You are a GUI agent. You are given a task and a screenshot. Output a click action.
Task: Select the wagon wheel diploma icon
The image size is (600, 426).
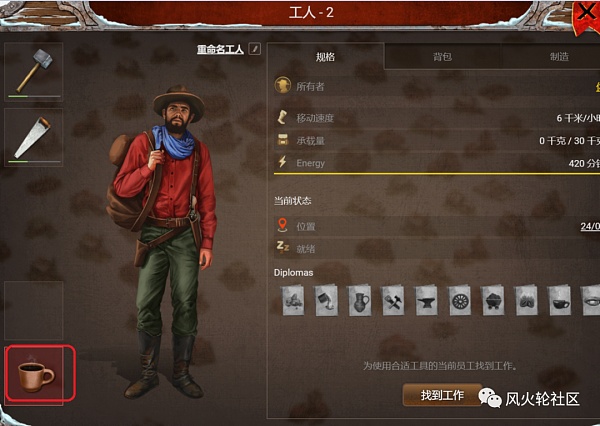tap(459, 299)
